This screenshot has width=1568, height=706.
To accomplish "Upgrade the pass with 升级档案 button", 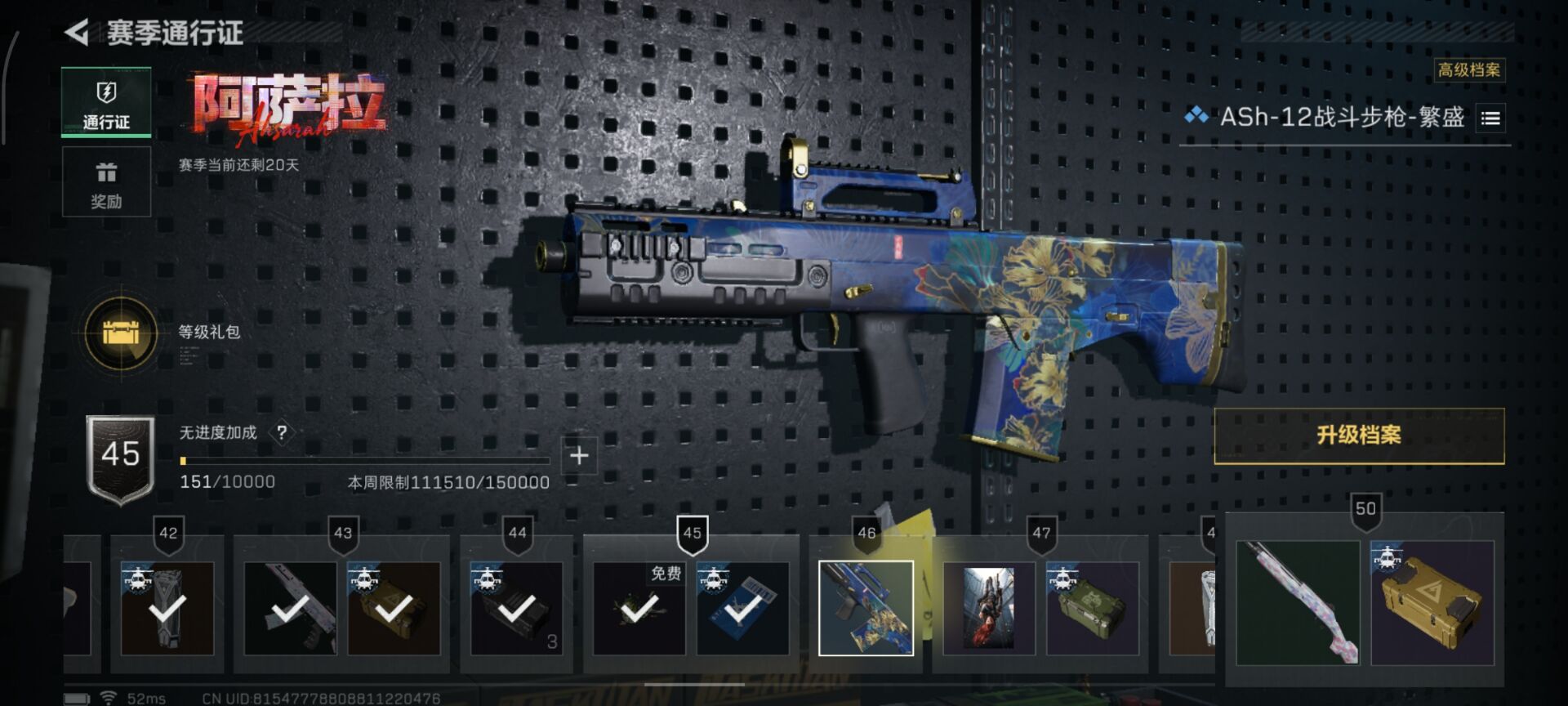I will click(1359, 436).
